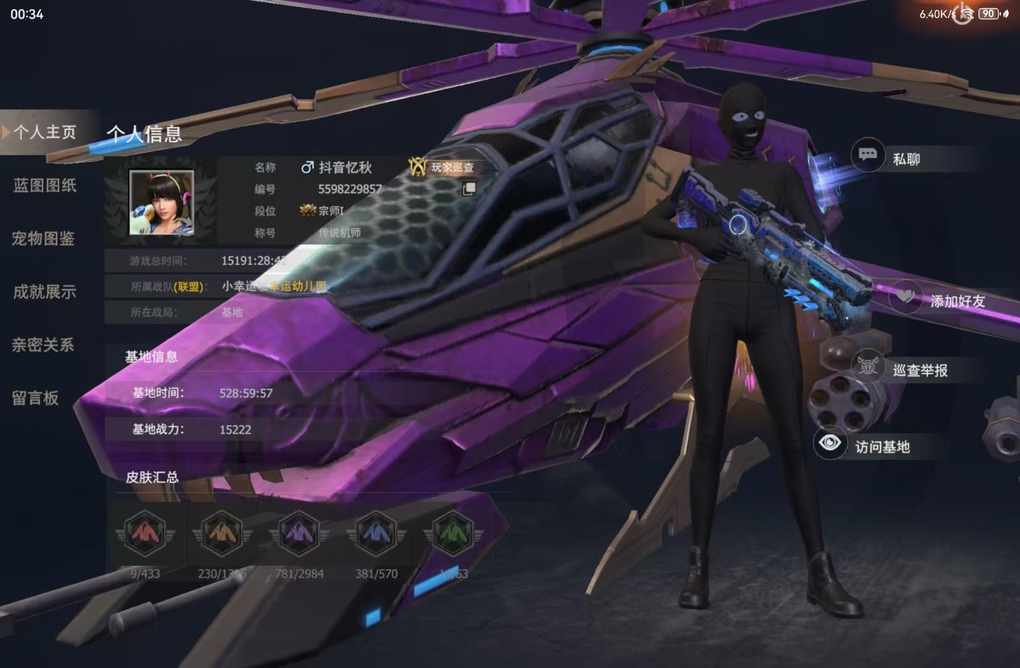Click the 玩家巡查 badge beside the name
This screenshot has height=668, width=1020.
tap(442, 168)
